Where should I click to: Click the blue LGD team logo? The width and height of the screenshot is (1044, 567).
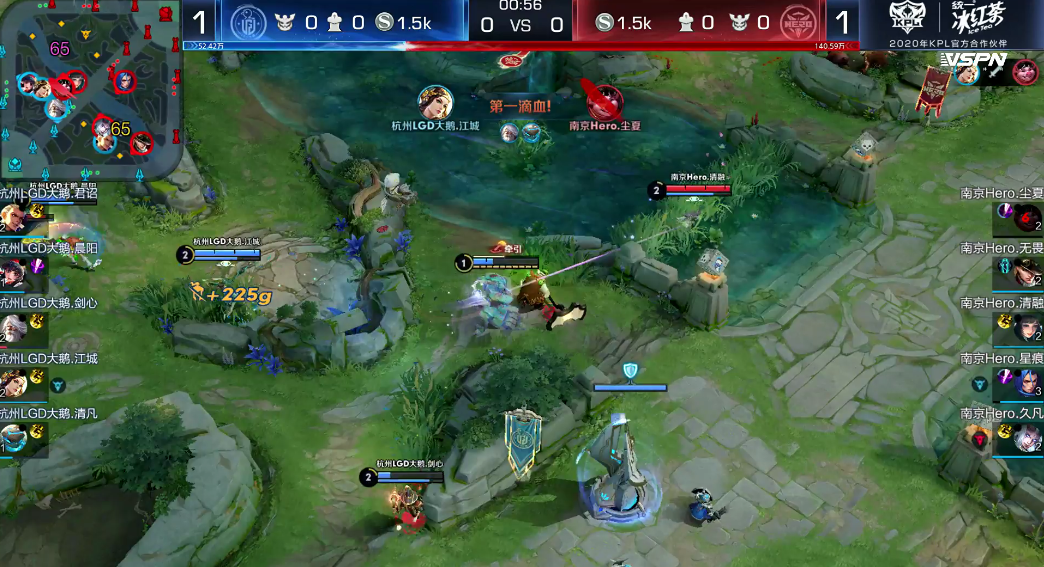point(251,22)
